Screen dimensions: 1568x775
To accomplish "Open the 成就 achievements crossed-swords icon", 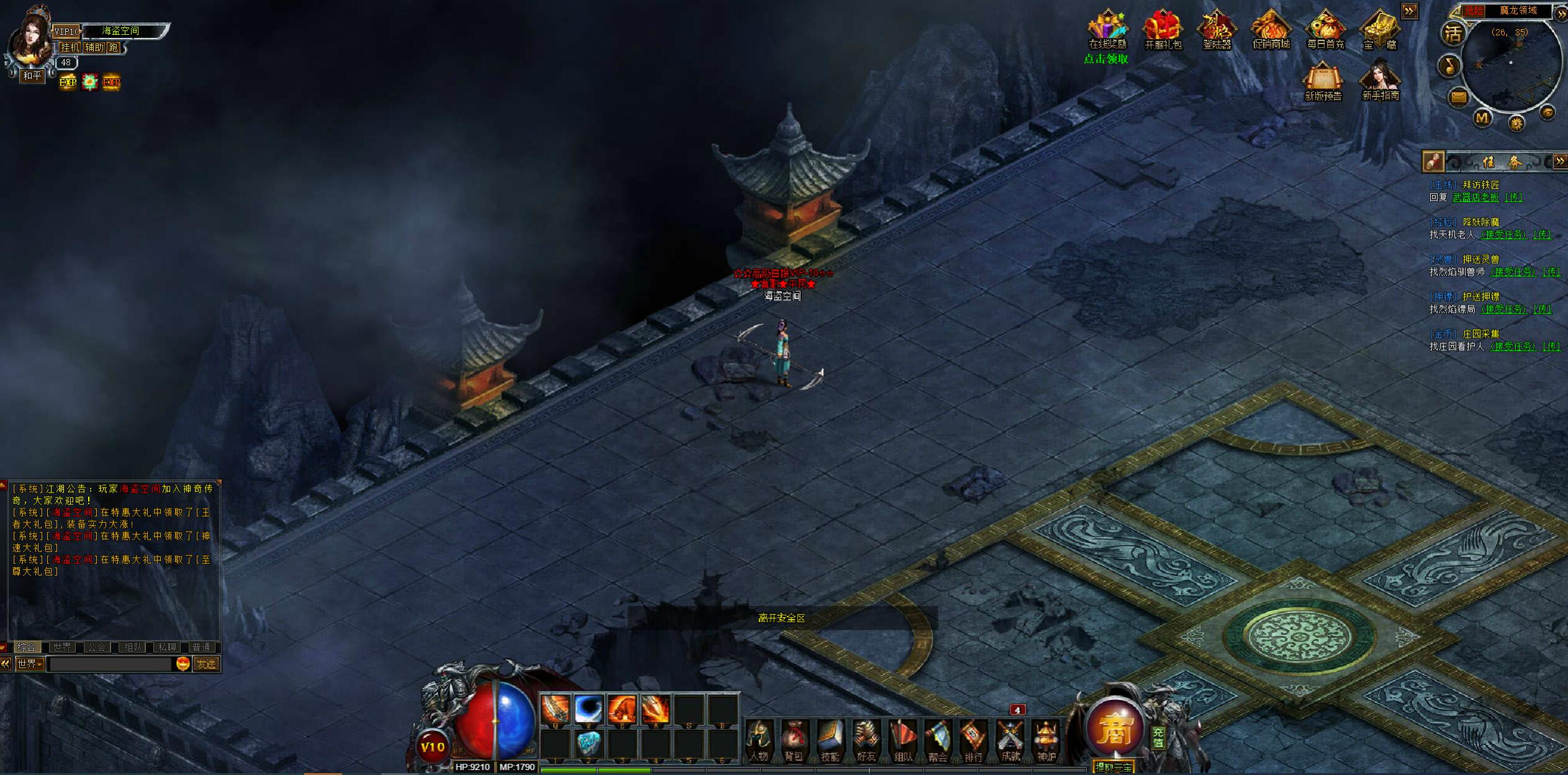I will [x=1010, y=739].
